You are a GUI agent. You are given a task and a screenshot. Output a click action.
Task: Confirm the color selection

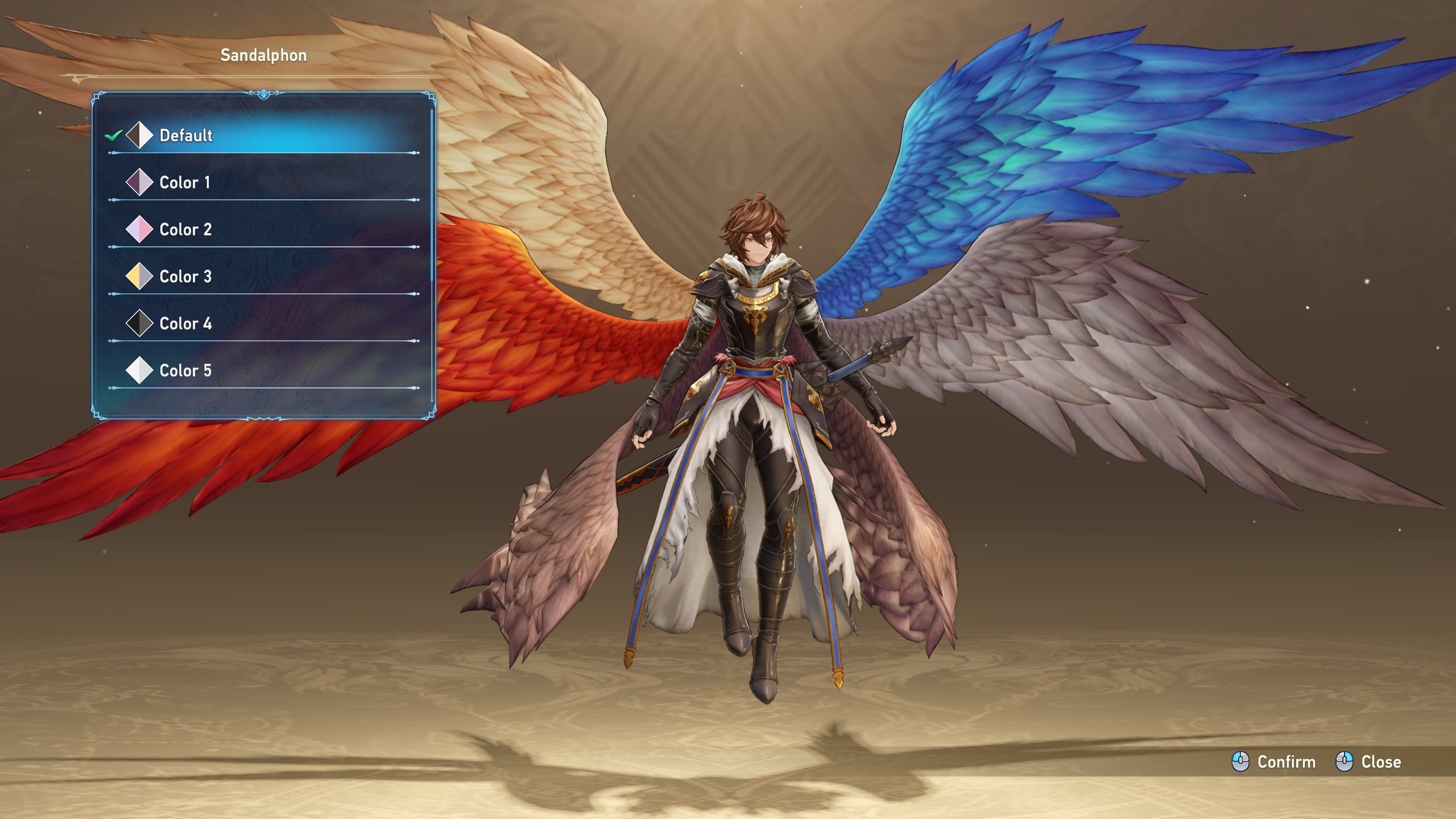tap(1274, 762)
